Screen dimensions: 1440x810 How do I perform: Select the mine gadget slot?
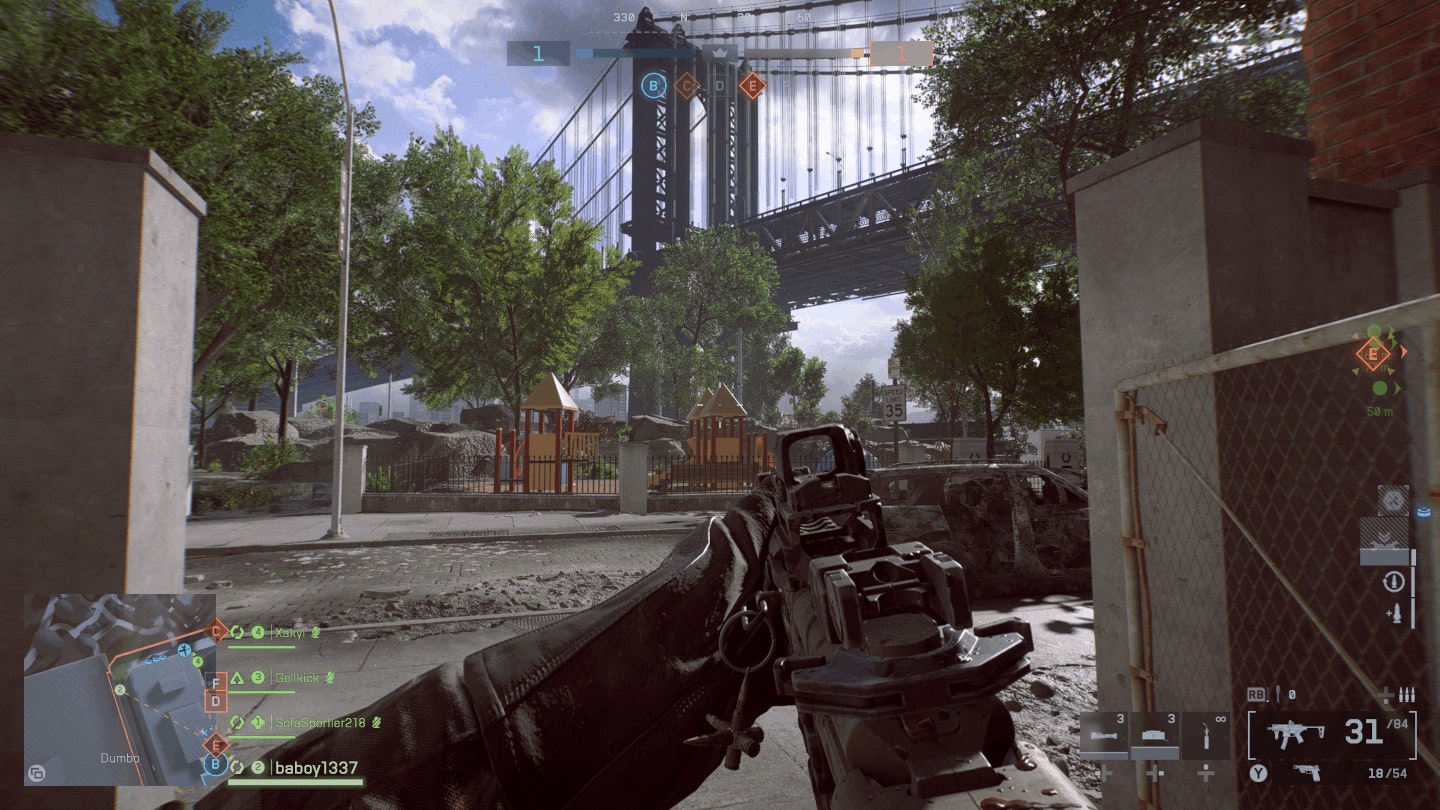1155,735
